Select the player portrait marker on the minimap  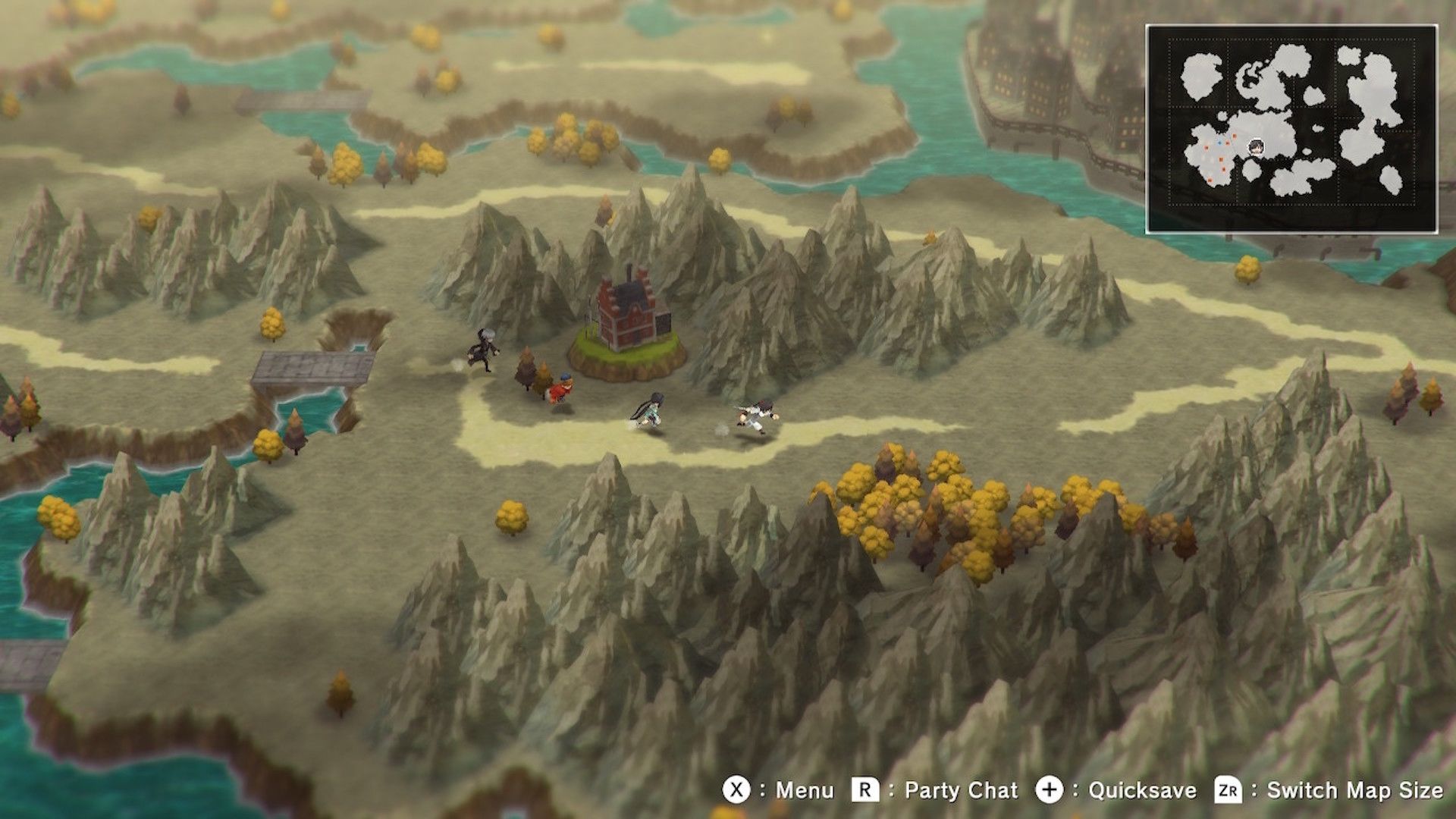point(1257,146)
